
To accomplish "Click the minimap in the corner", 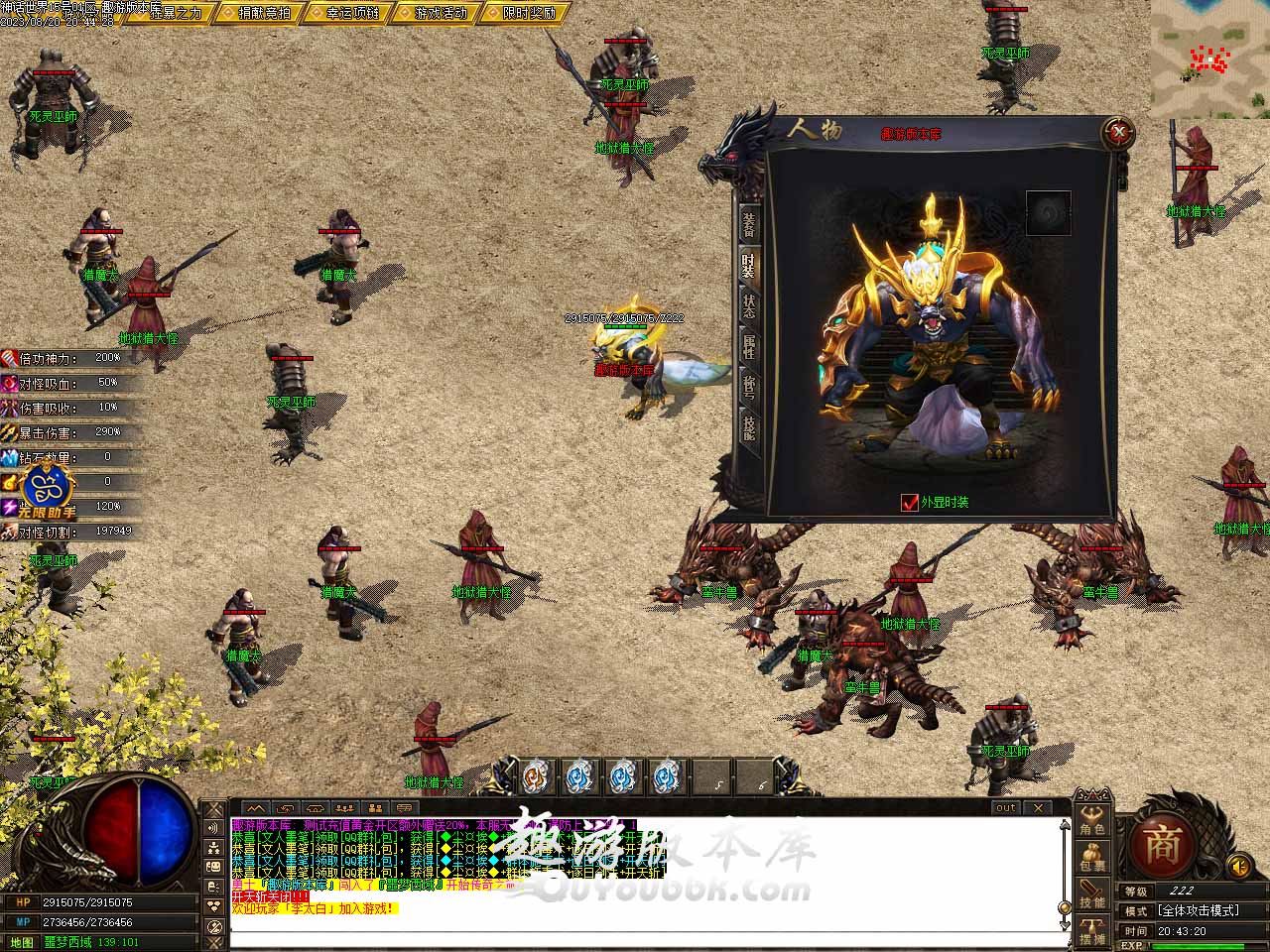I will coord(1209,58).
